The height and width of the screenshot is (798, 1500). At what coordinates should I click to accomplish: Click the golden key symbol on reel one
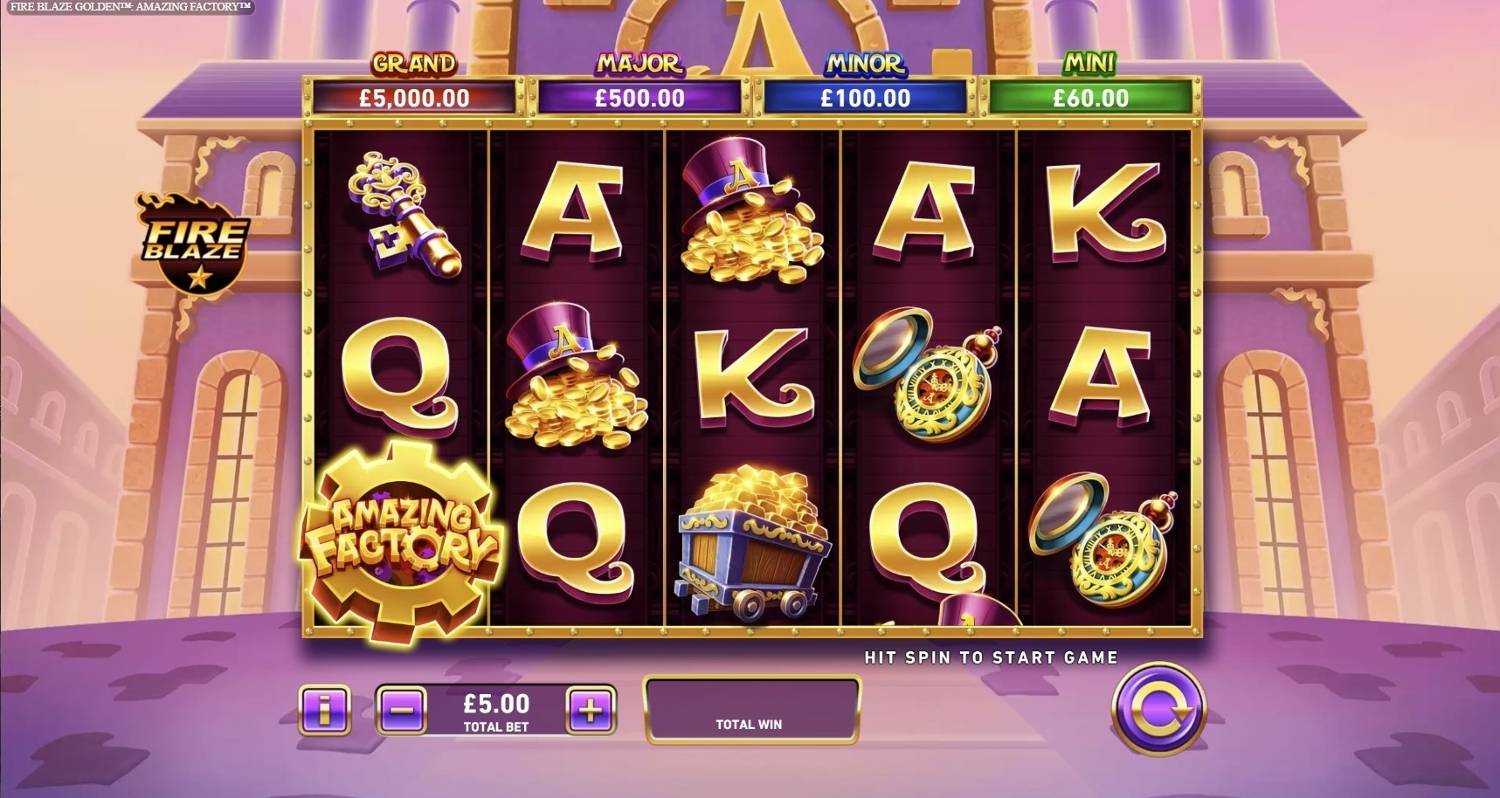point(405,215)
